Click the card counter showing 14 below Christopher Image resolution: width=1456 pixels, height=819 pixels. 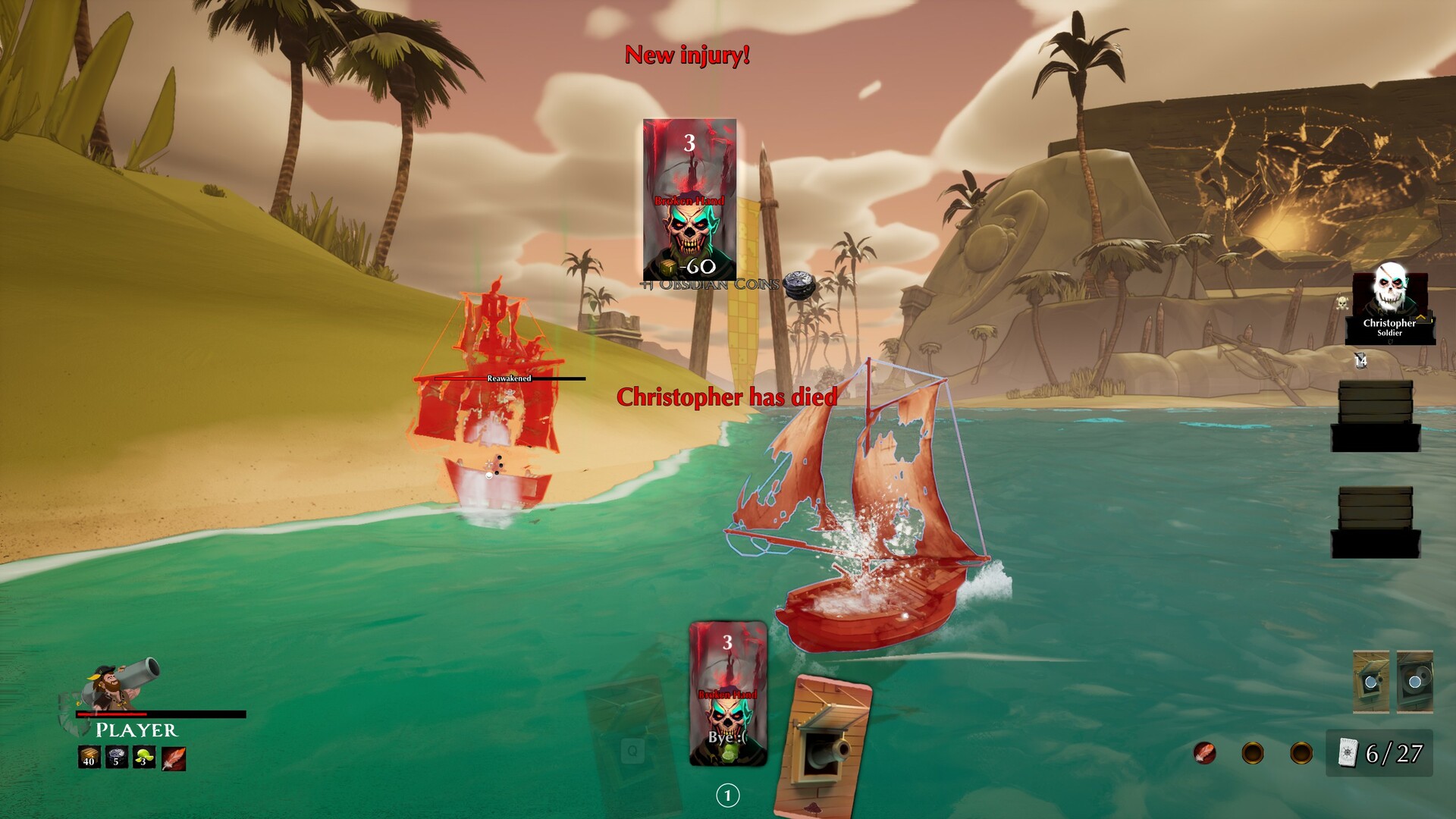pos(1360,361)
